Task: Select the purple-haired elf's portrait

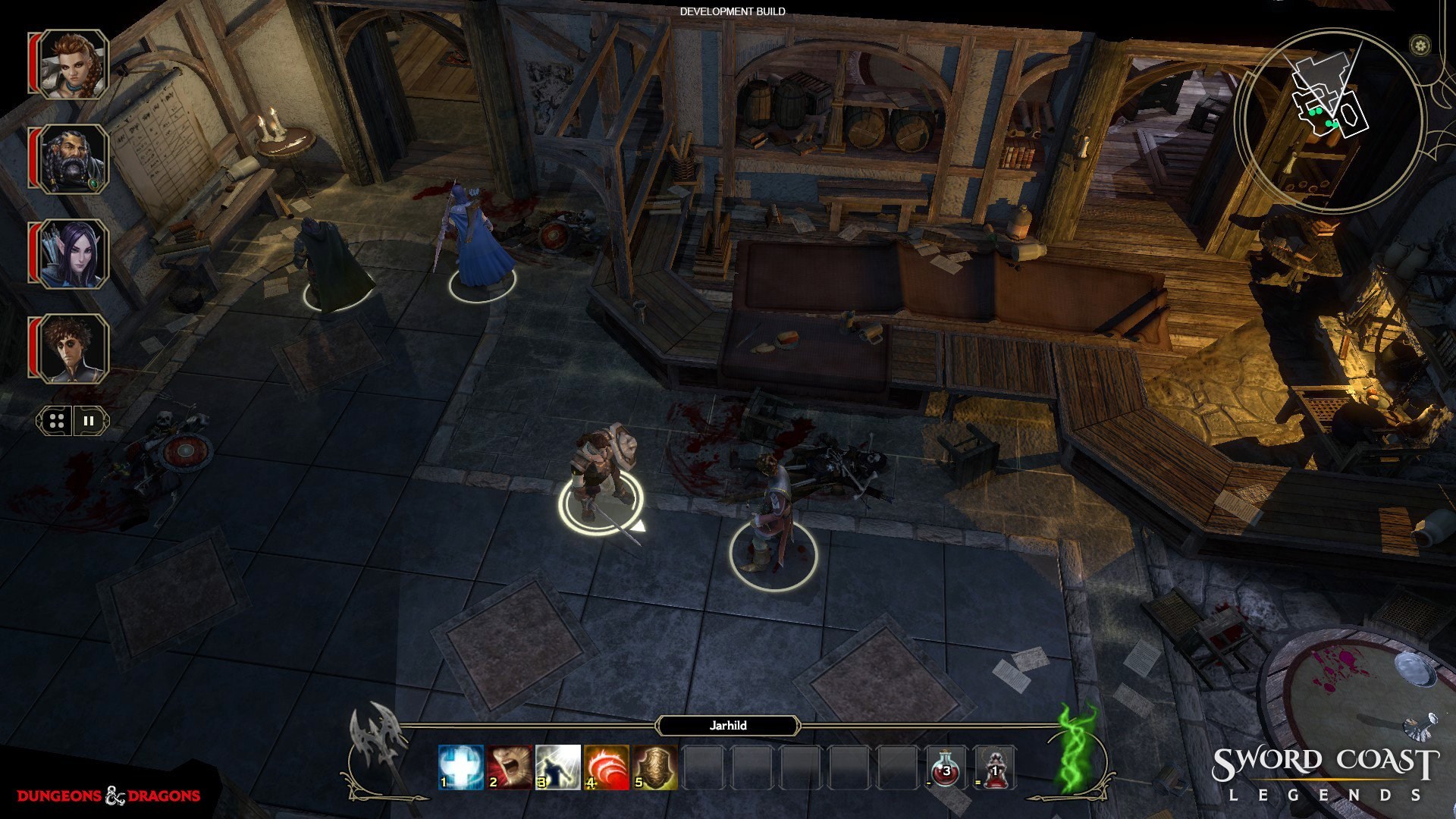Action: point(74,253)
